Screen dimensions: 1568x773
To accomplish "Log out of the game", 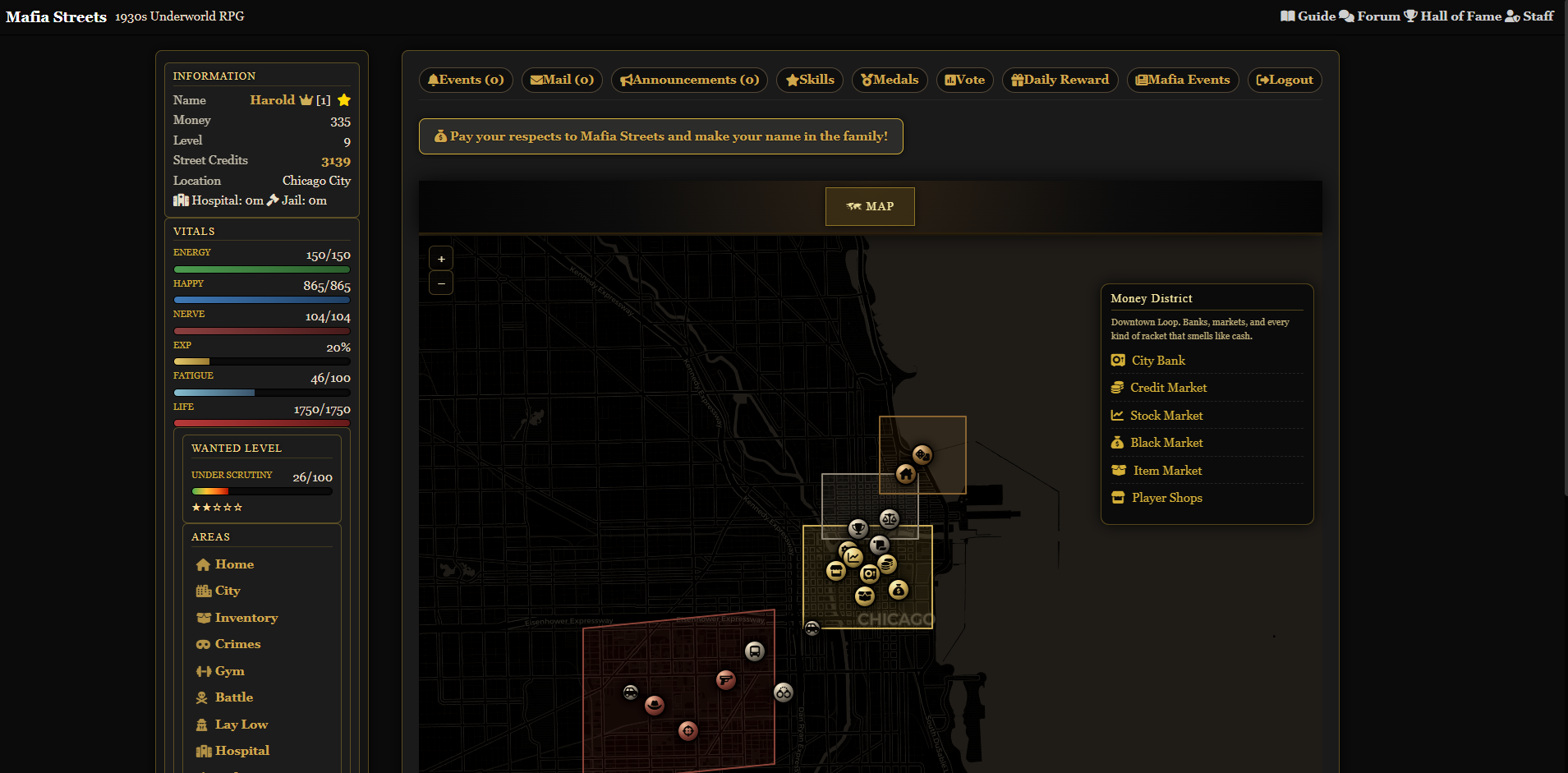I will pyautogui.click(x=1284, y=80).
